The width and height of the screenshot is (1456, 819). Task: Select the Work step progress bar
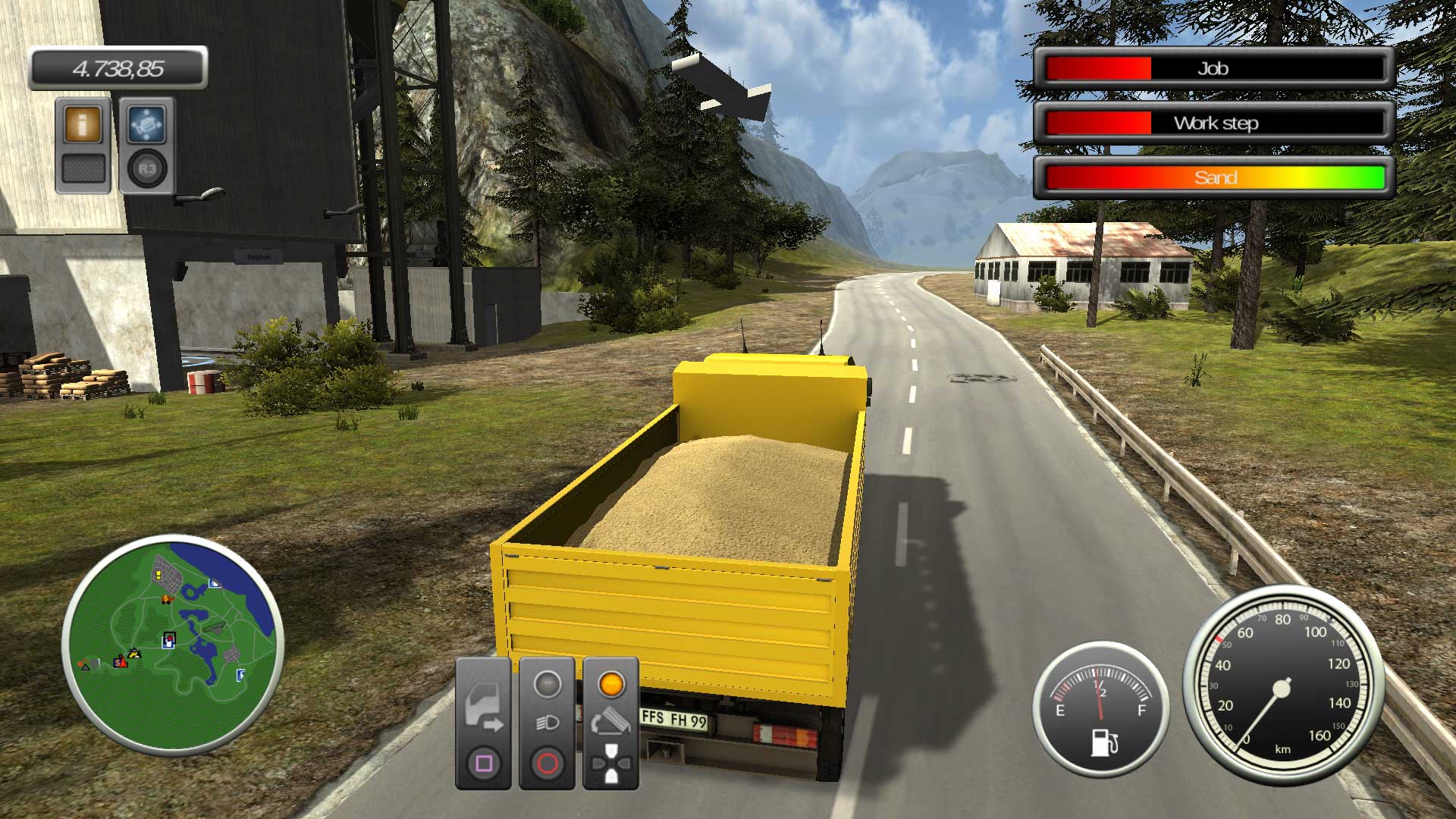point(1213,123)
